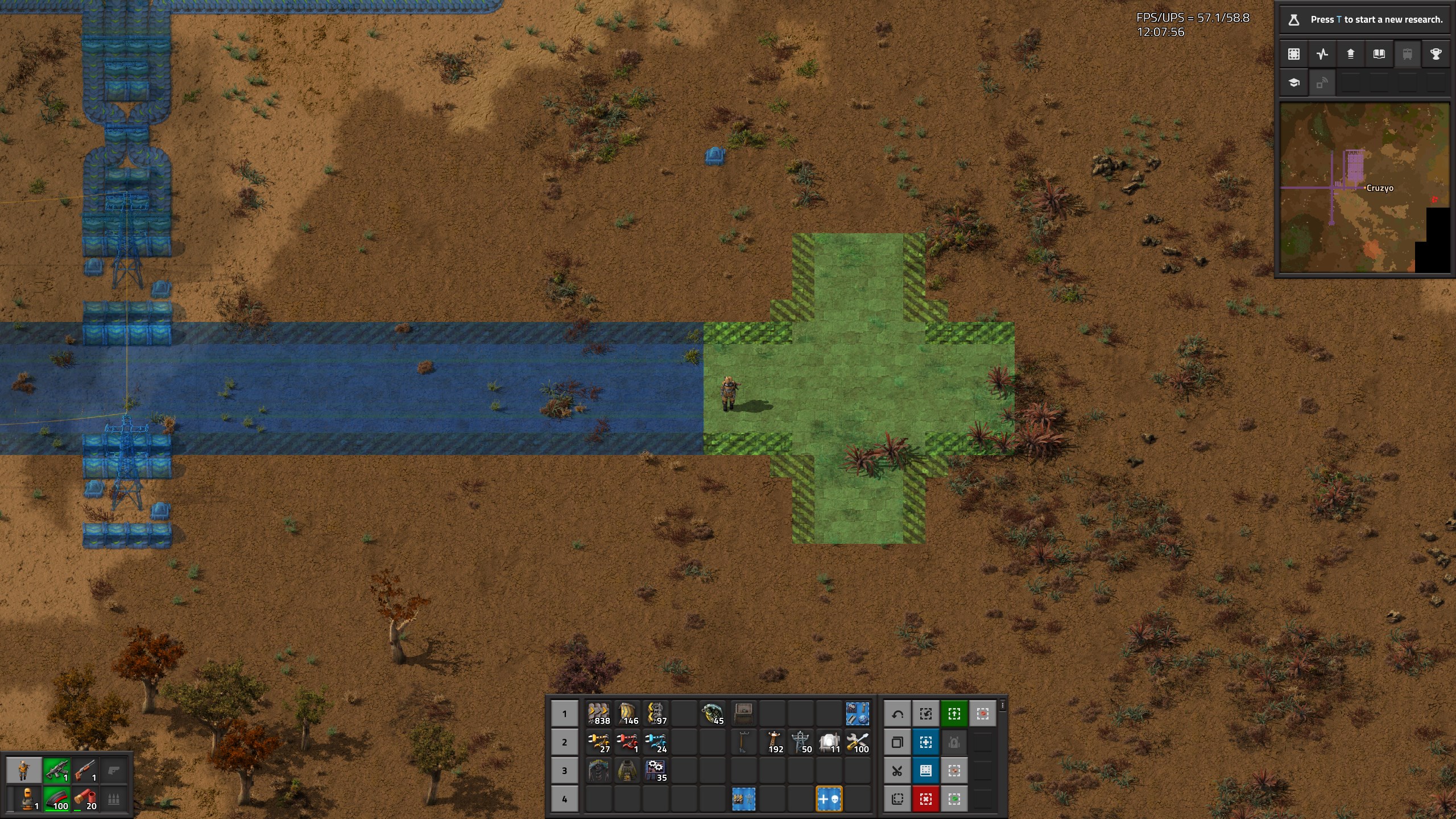Click the undo arrow shortcut
The height and width of the screenshot is (819, 1456).
(897, 714)
